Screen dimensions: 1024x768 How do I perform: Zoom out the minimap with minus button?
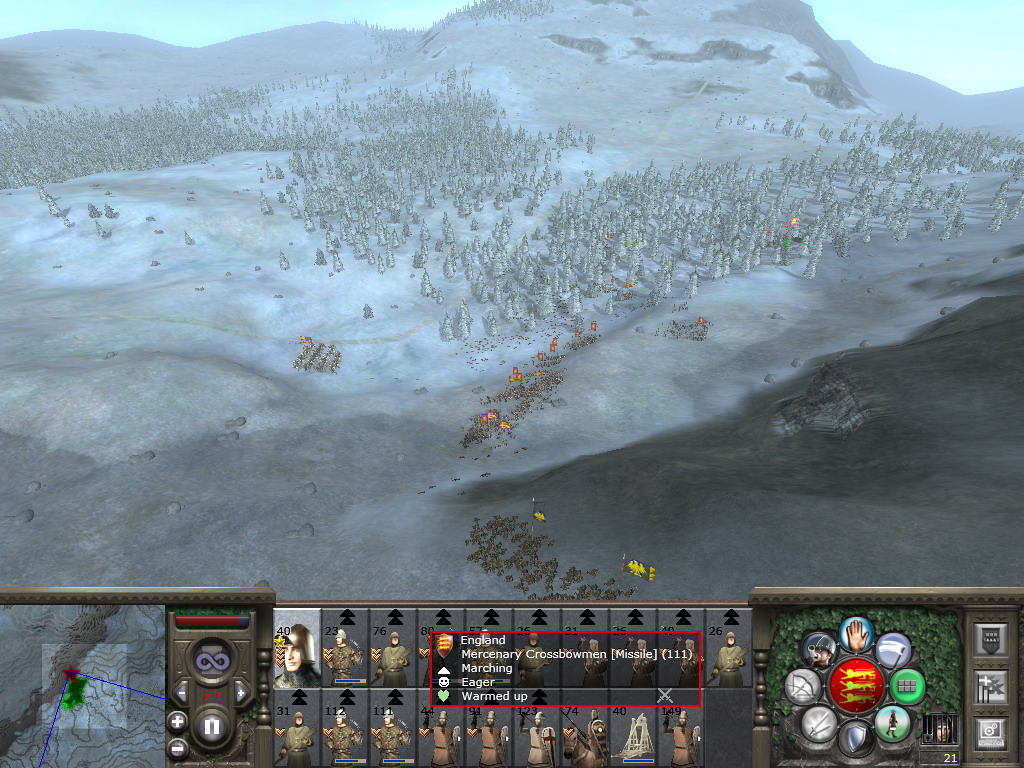coord(177,747)
